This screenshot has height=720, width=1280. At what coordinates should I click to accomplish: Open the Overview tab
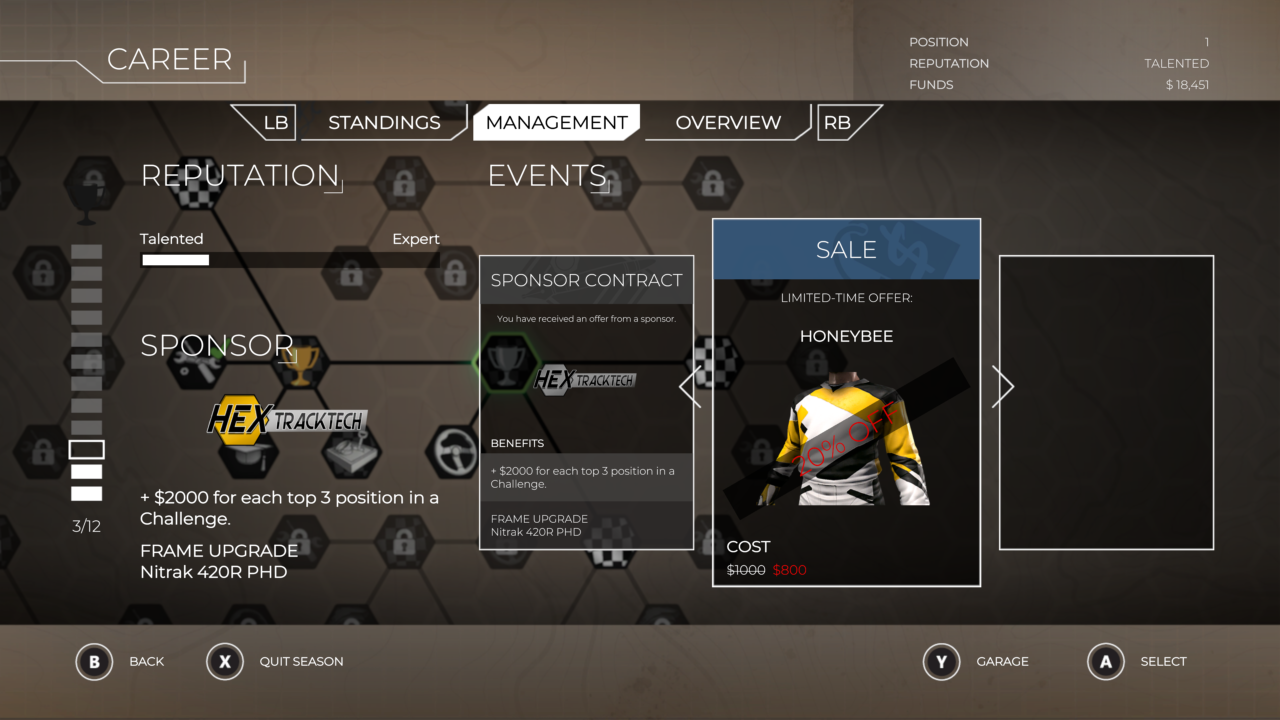pyautogui.click(x=728, y=123)
